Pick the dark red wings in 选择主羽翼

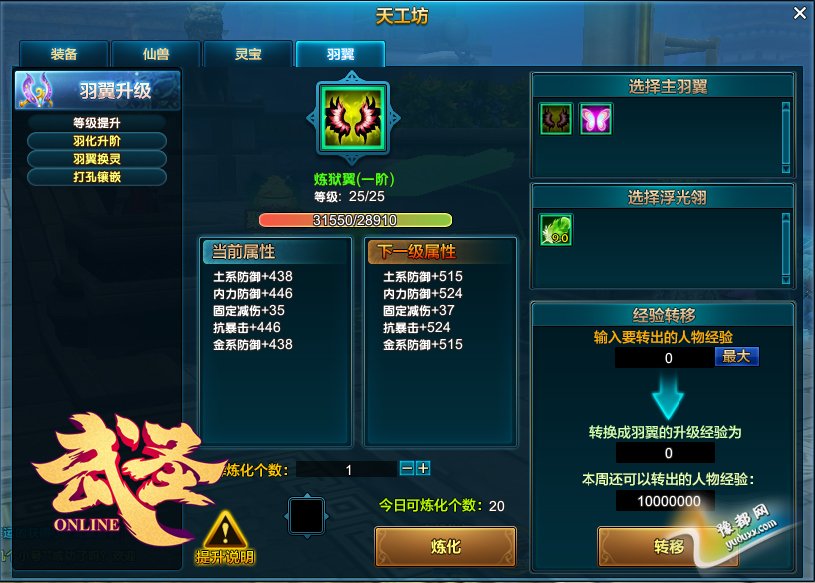(555, 120)
